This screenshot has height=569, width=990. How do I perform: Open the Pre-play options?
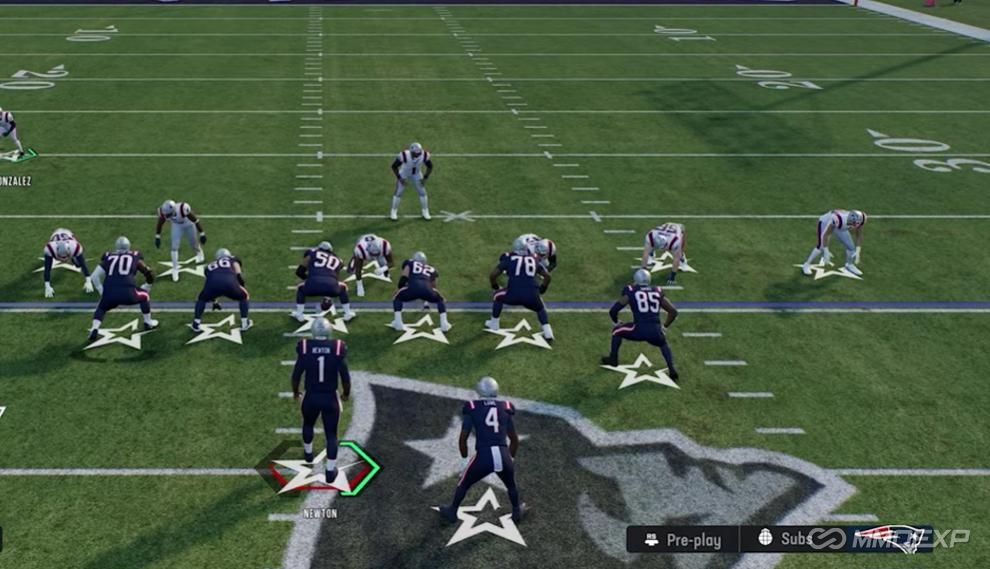pyautogui.click(x=683, y=540)
